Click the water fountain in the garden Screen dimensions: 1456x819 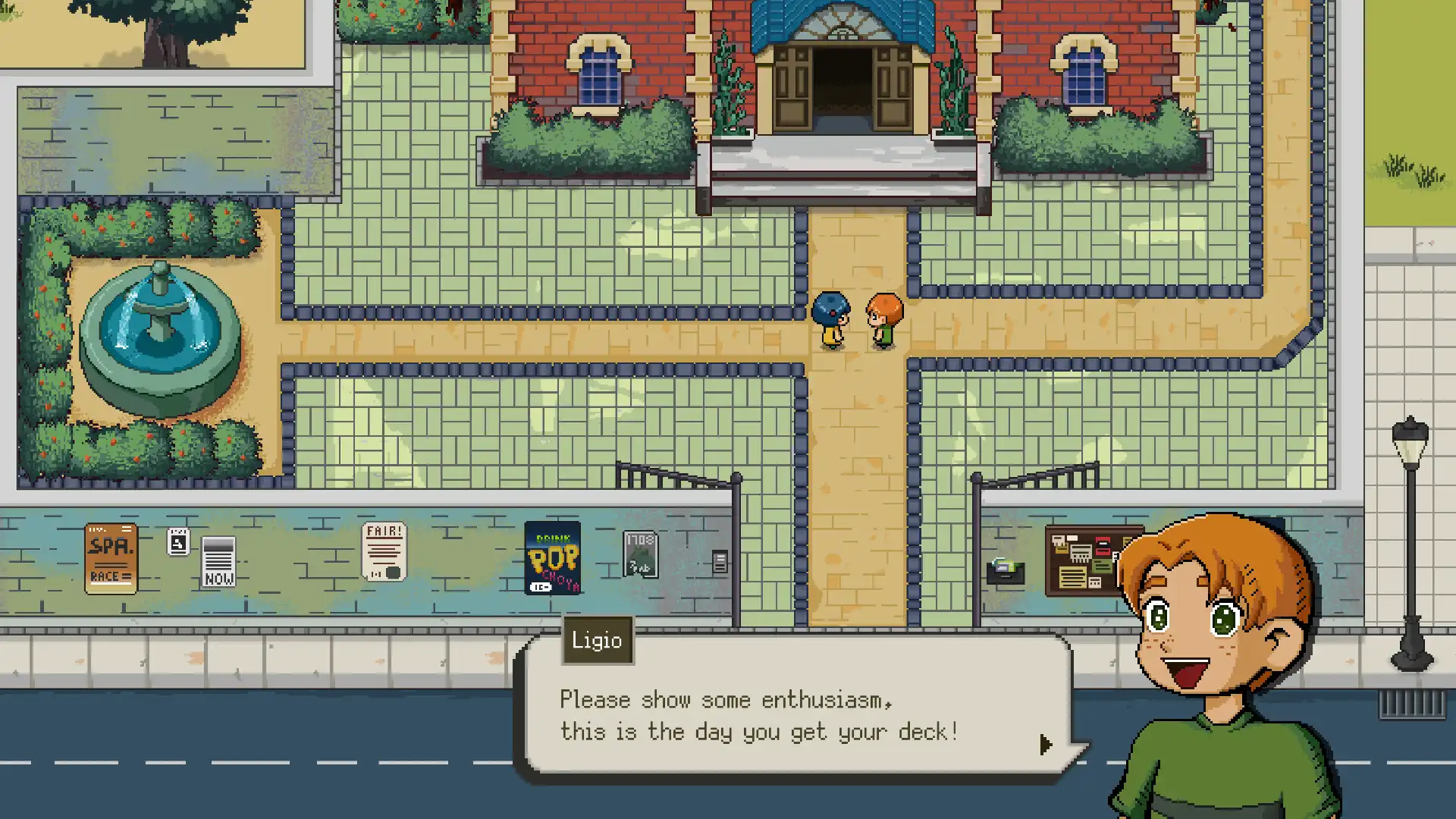pos(159,326)
